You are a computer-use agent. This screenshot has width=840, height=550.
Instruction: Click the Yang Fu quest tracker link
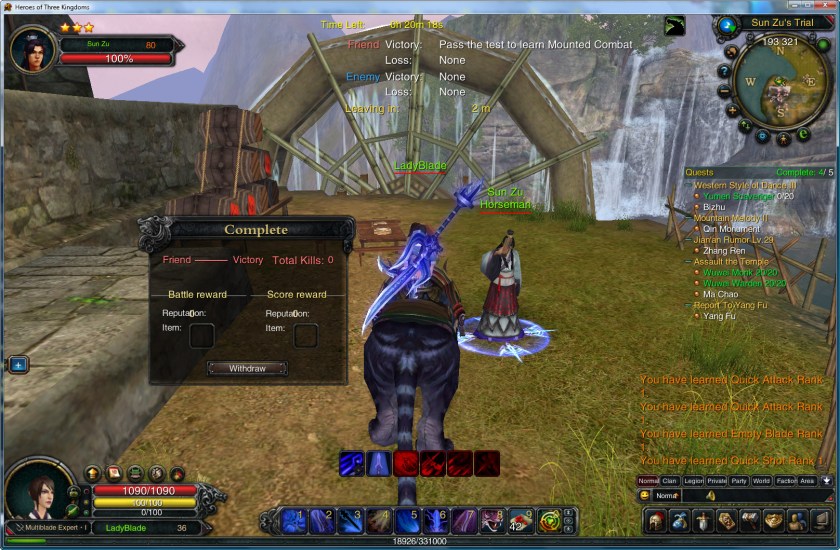coord(719,316)
